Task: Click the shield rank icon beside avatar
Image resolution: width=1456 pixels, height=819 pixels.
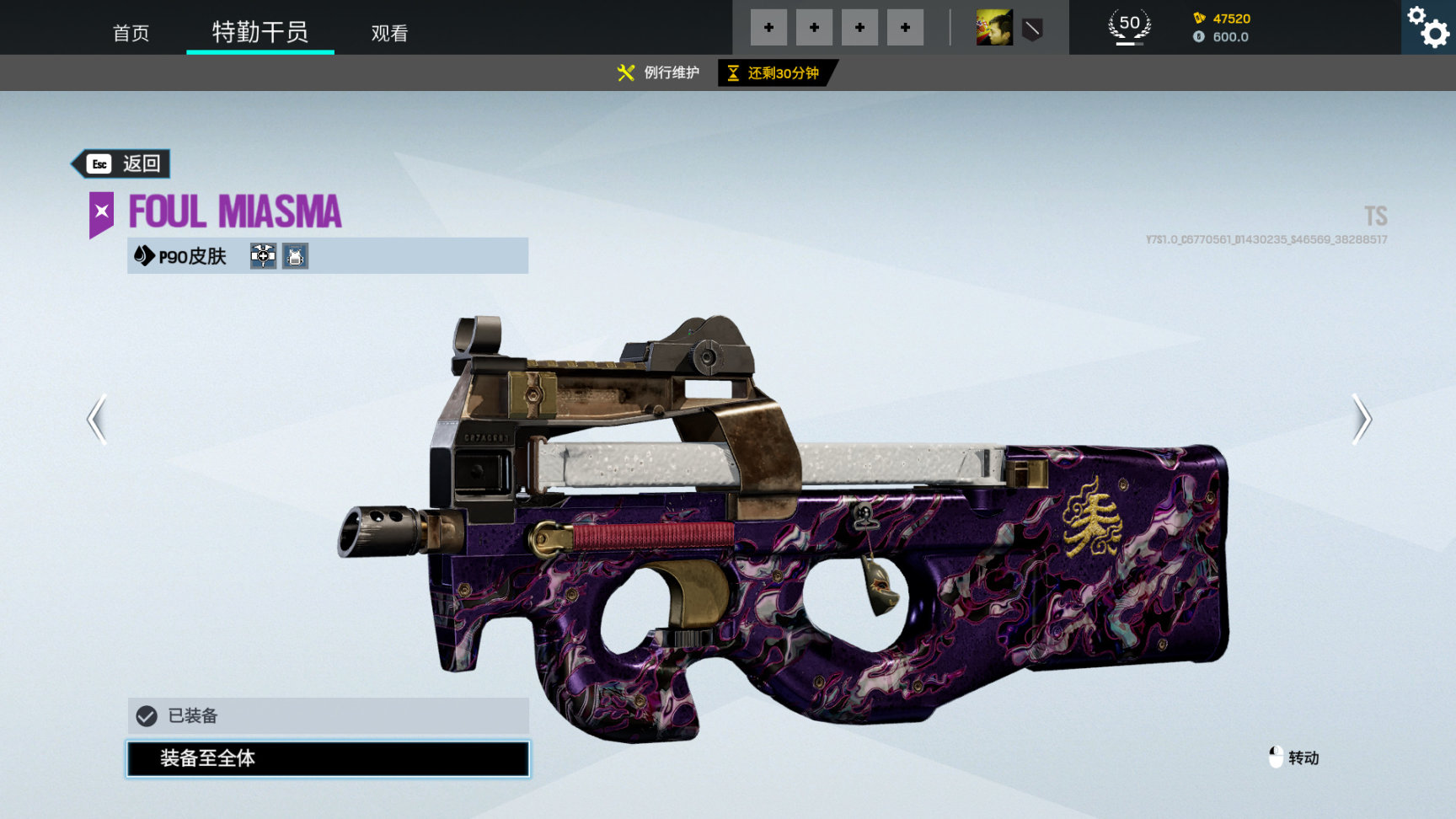Action: coord(1032,29)
